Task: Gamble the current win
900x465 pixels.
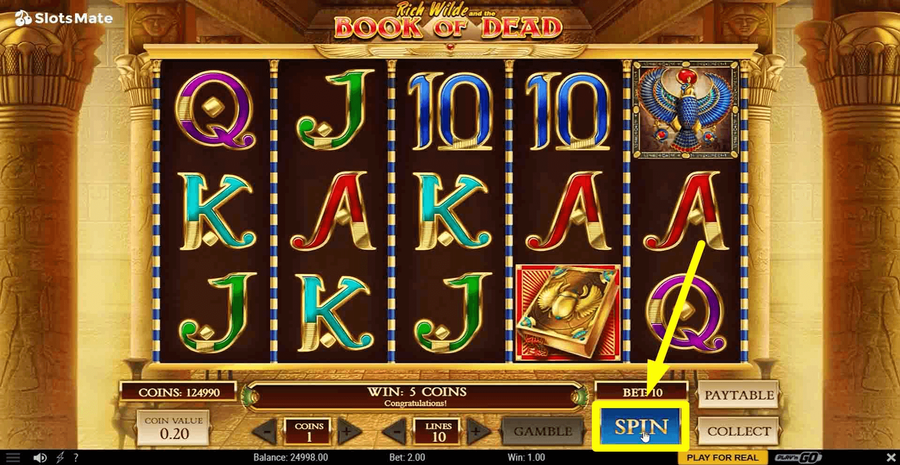Action: point(542,432)
